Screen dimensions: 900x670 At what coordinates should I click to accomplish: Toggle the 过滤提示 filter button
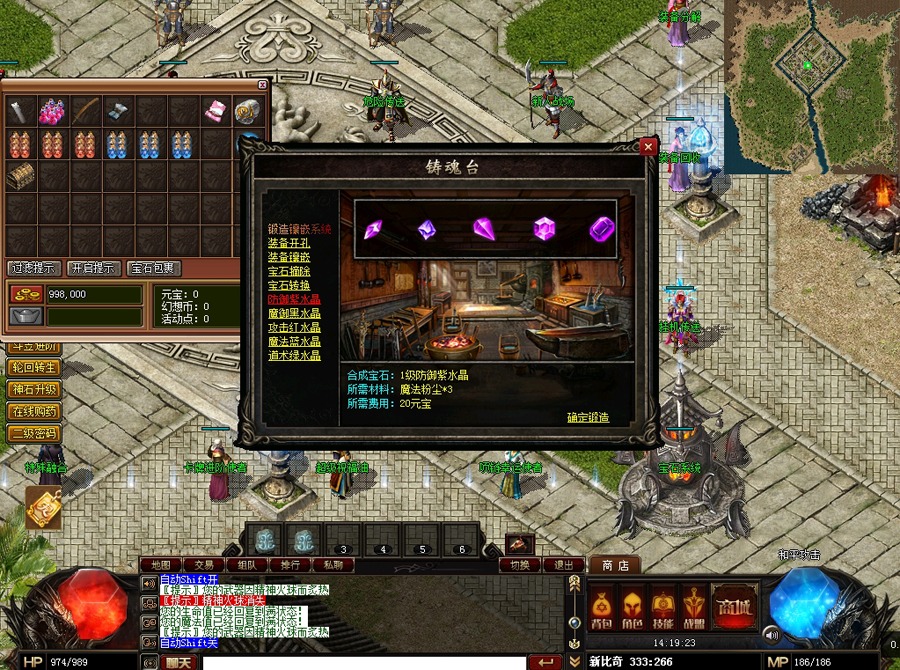34,268
